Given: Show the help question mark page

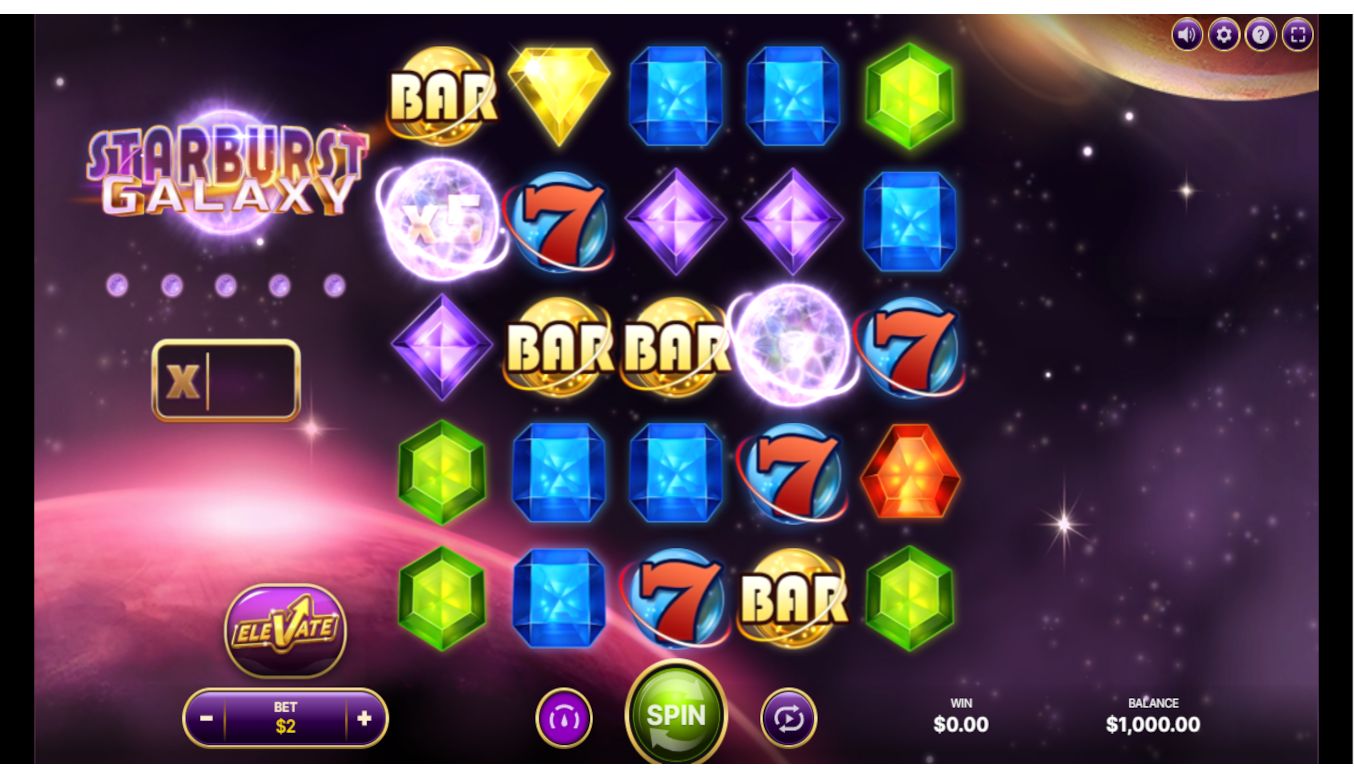Looking at the screenshot, I should click(x=1261, y=35).
